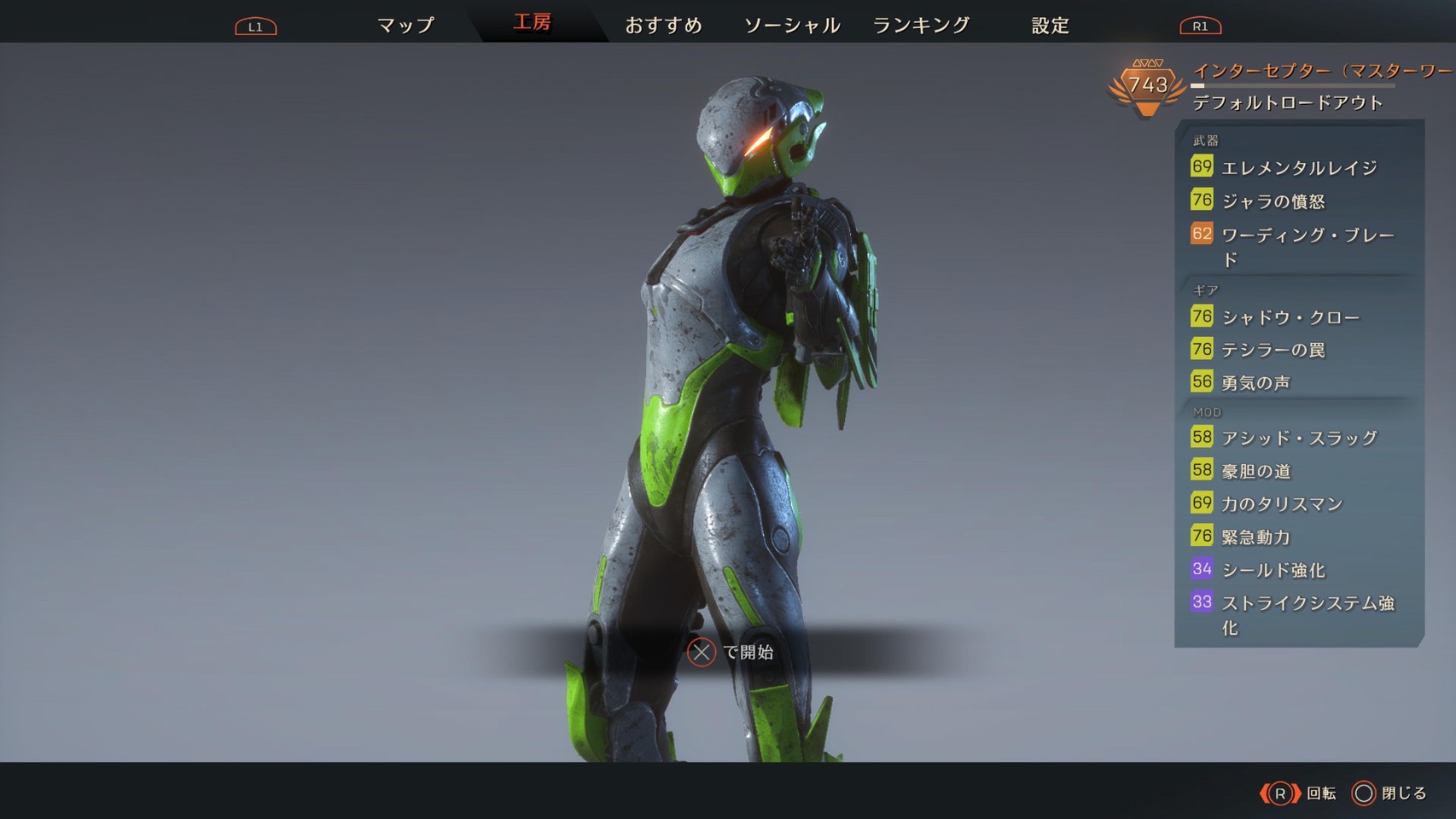Choose the ジャラの憤怒 weapon entry

[1273, 201]
